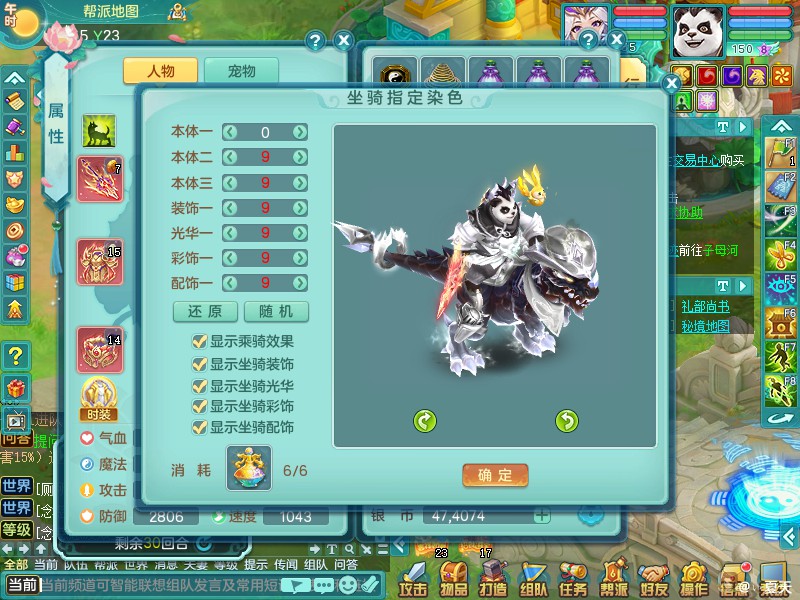Close the 坐骑指定染色 dialog
The width and height of the screenshot is (800, 600).
(x=671, y=84)
